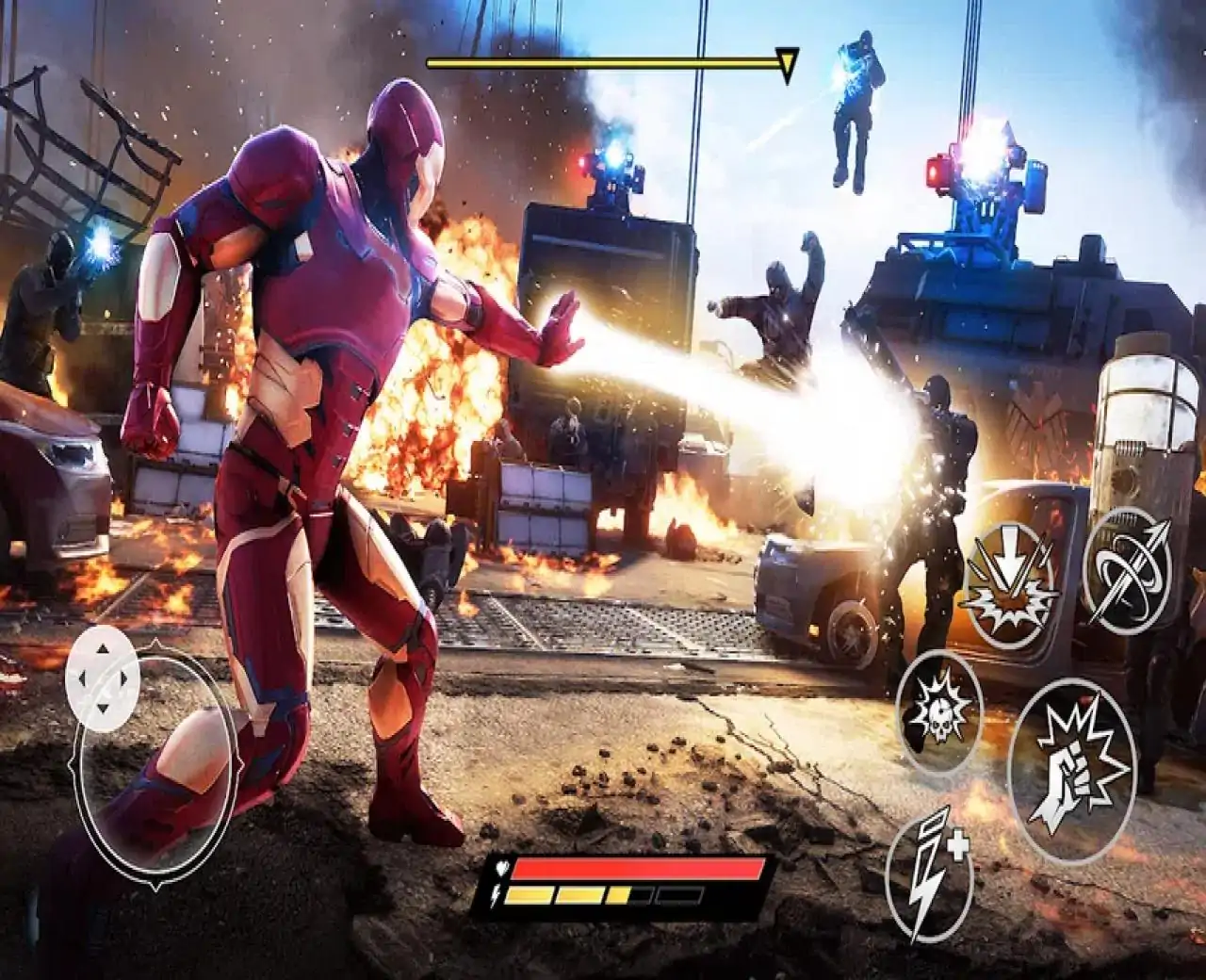1206x980 pixels.
Task: Tap the fist punch attack button
Action: click(x=1071, y=770)
